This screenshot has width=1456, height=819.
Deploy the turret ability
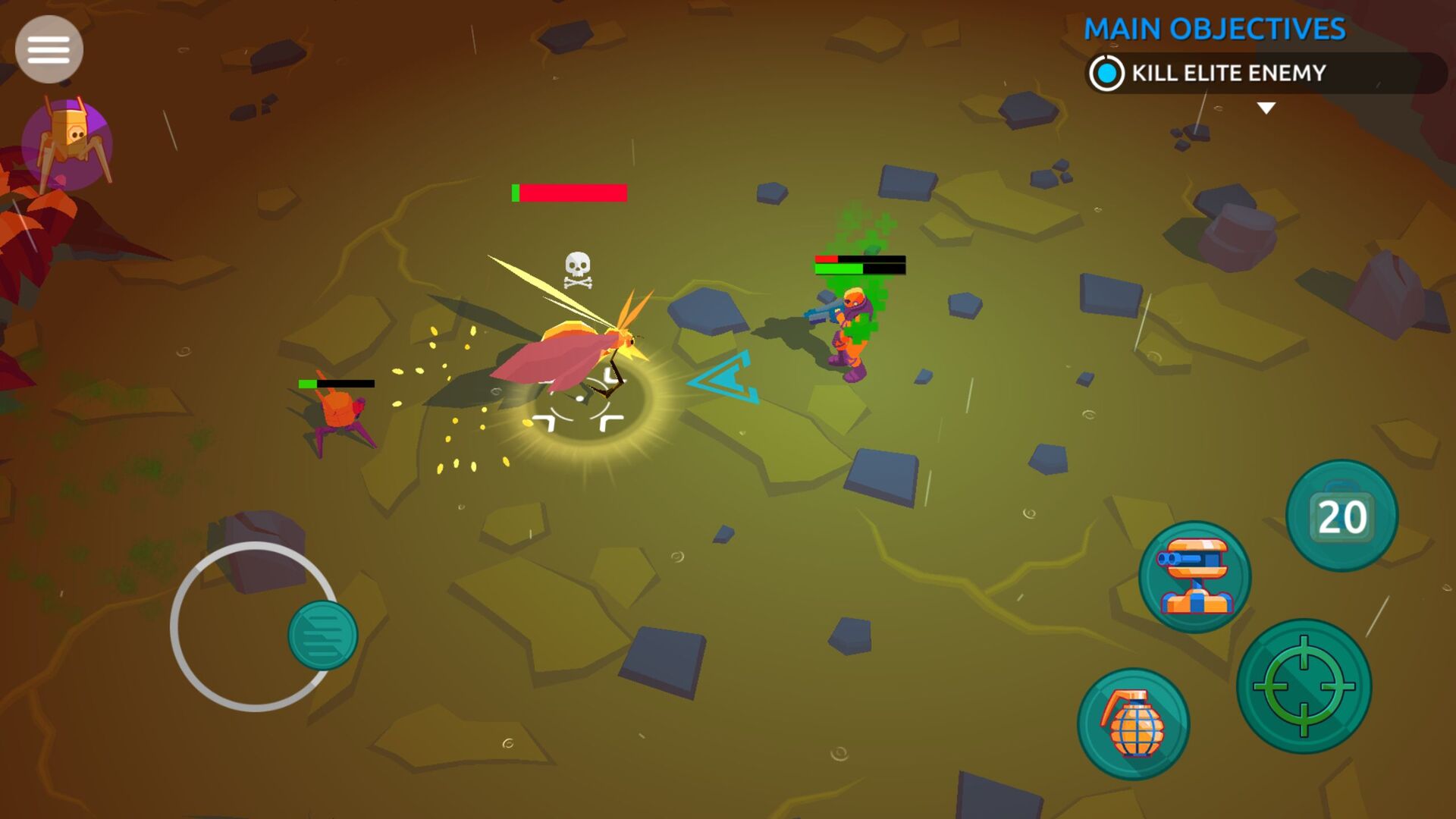[x=1194, y=576]
